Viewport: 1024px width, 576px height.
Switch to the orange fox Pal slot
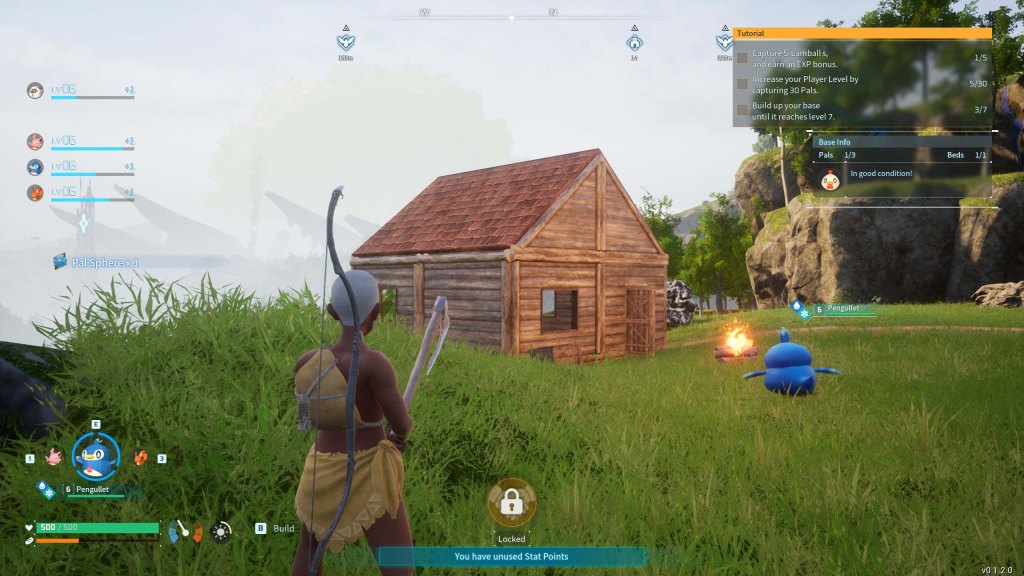(x=141, y=458)
